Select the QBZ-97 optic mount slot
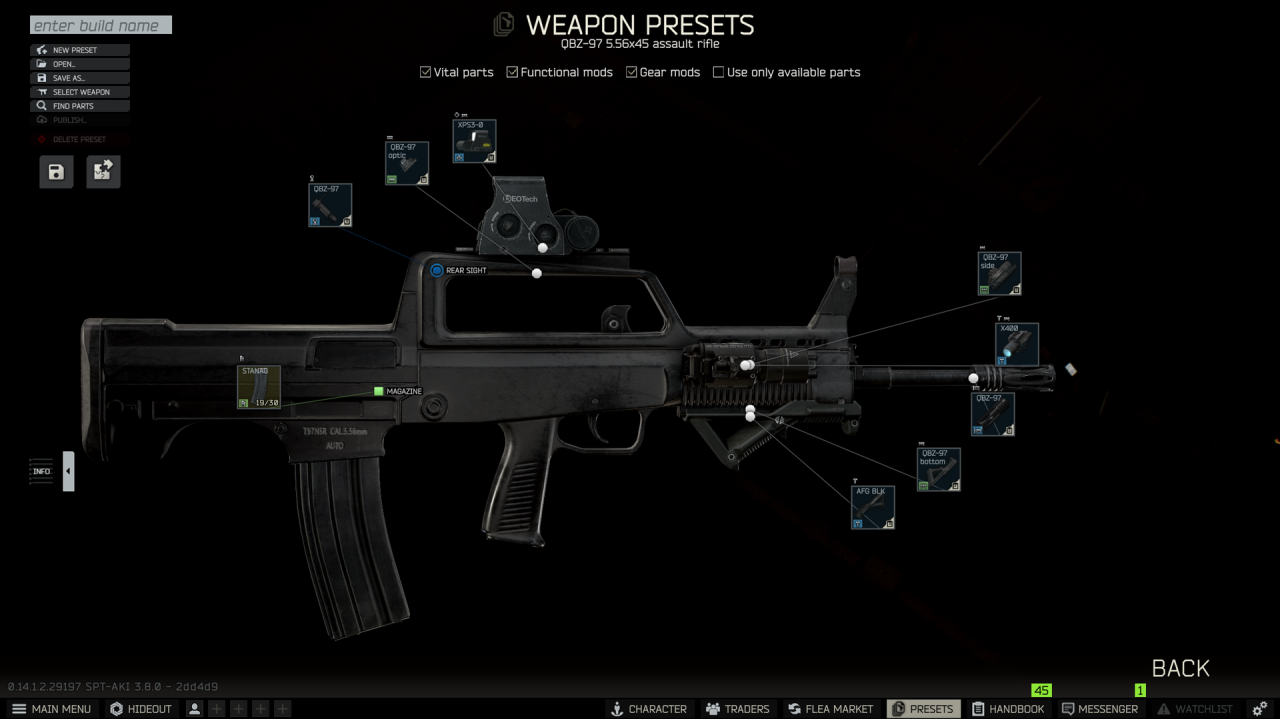1280x719 pixels. coord(407,163)
